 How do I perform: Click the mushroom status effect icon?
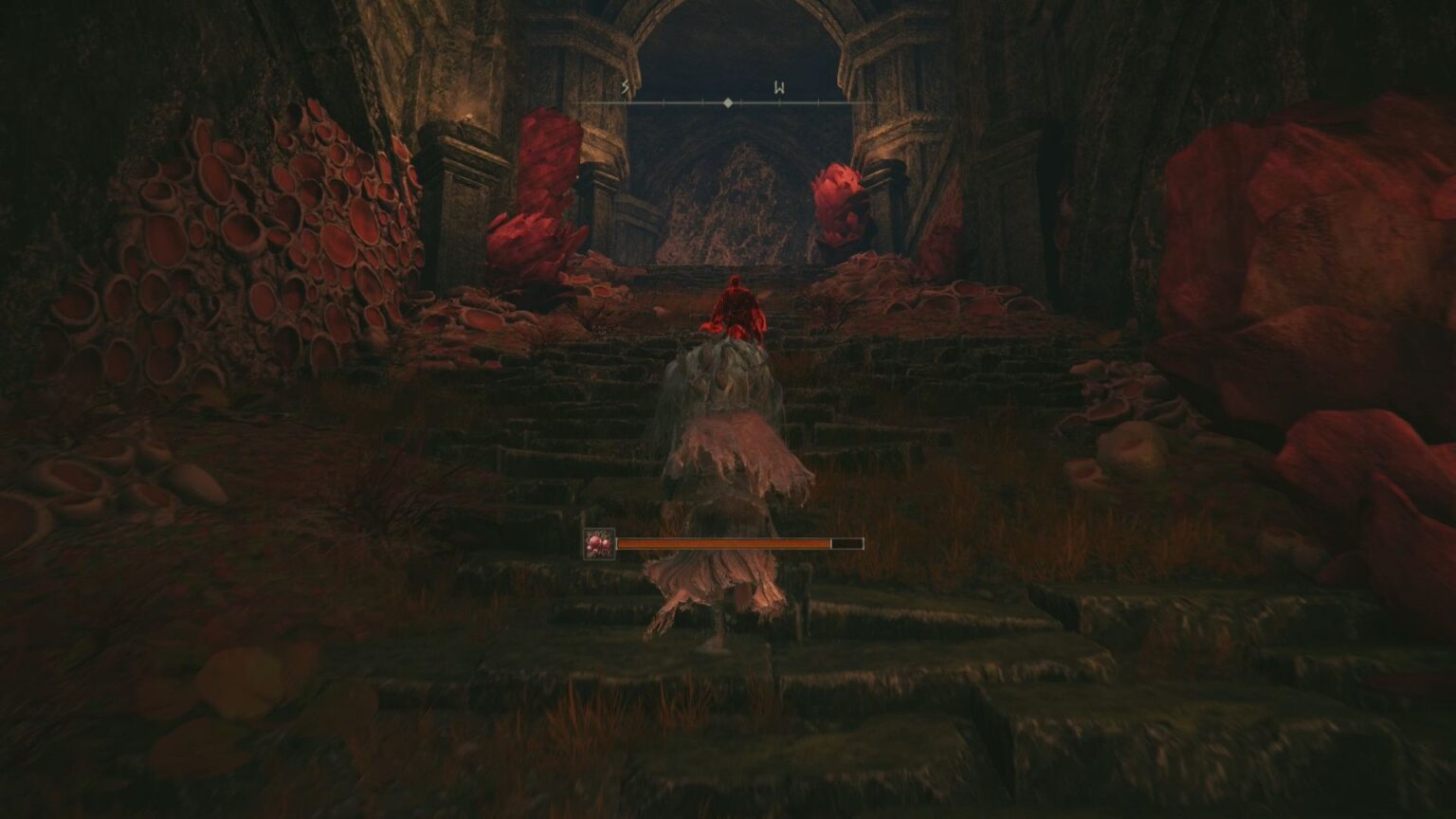(600, 544)
